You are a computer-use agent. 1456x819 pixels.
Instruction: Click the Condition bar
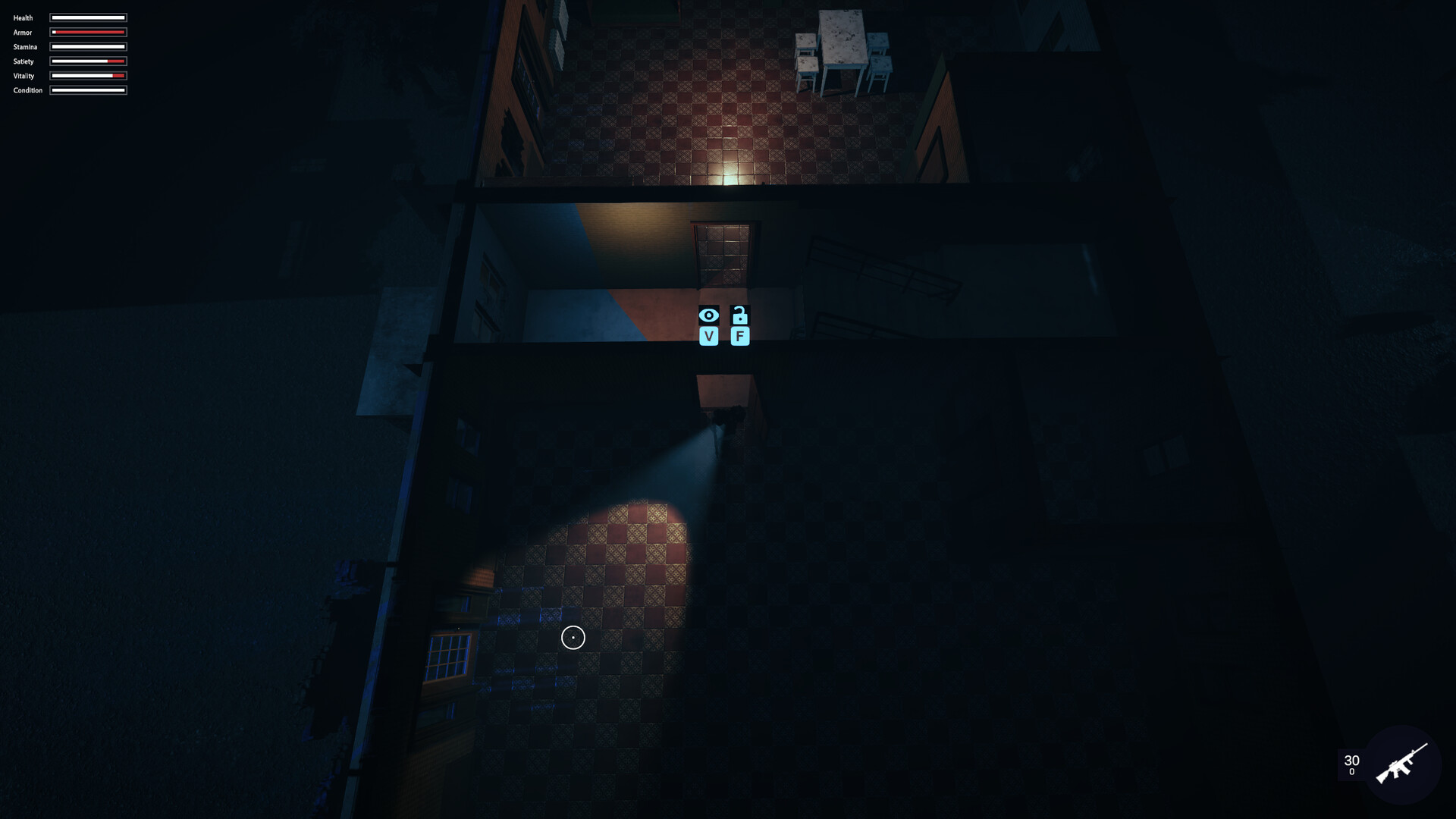coord(87,89)
